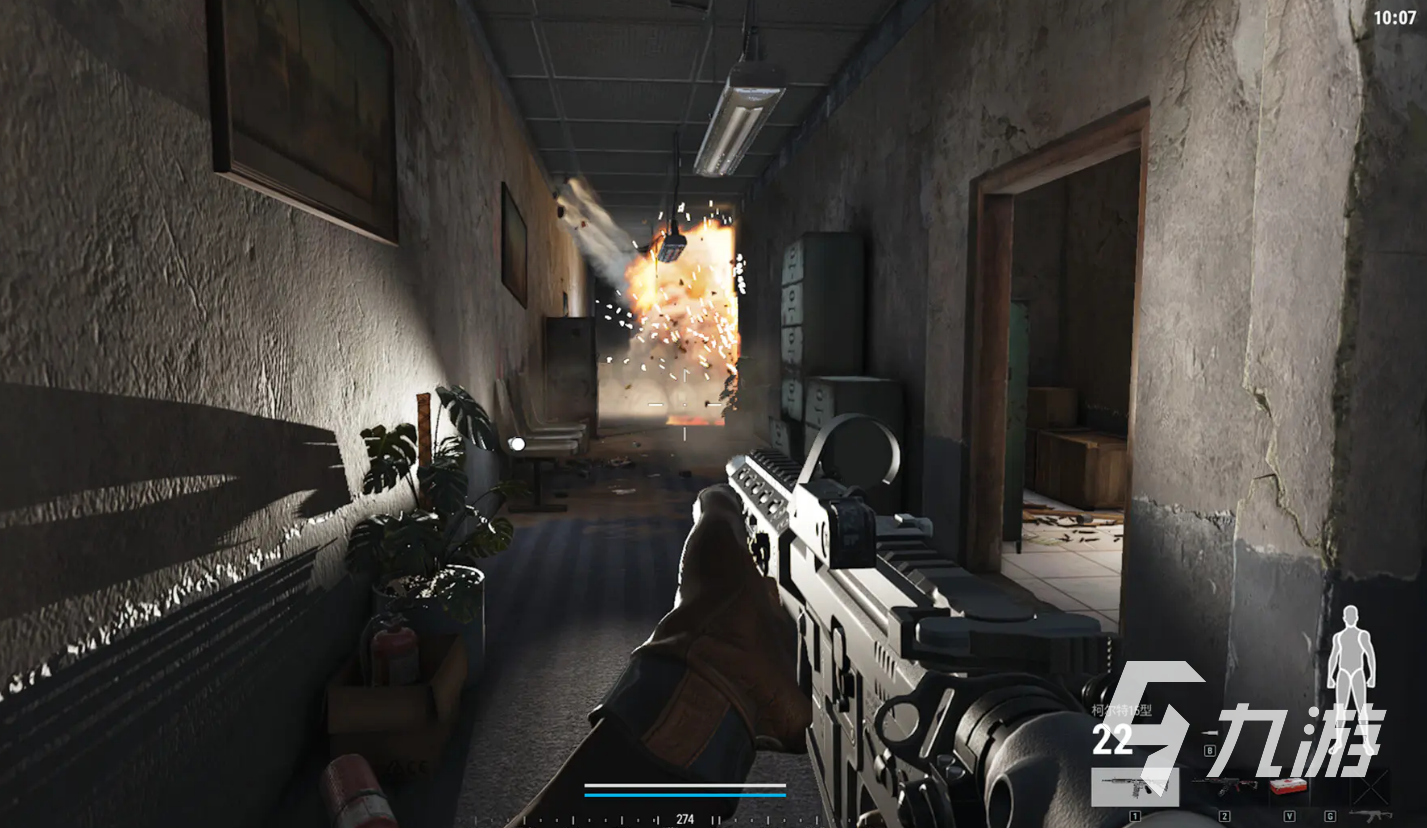
Task: Click the compass heading bar showing 274
Action: pos(685,818)
